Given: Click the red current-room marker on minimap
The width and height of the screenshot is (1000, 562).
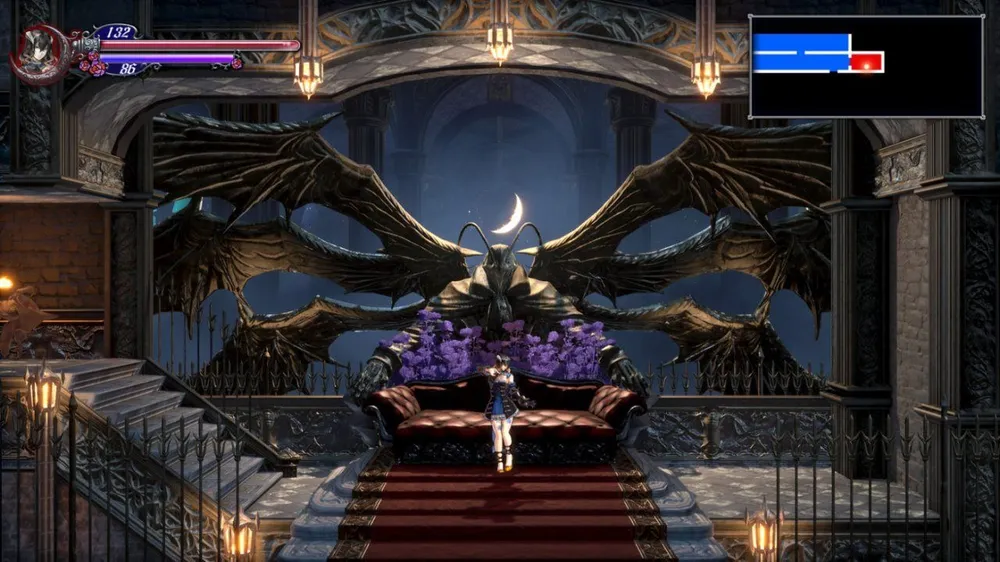Looking at the screenshot, I should pos(867,62).
